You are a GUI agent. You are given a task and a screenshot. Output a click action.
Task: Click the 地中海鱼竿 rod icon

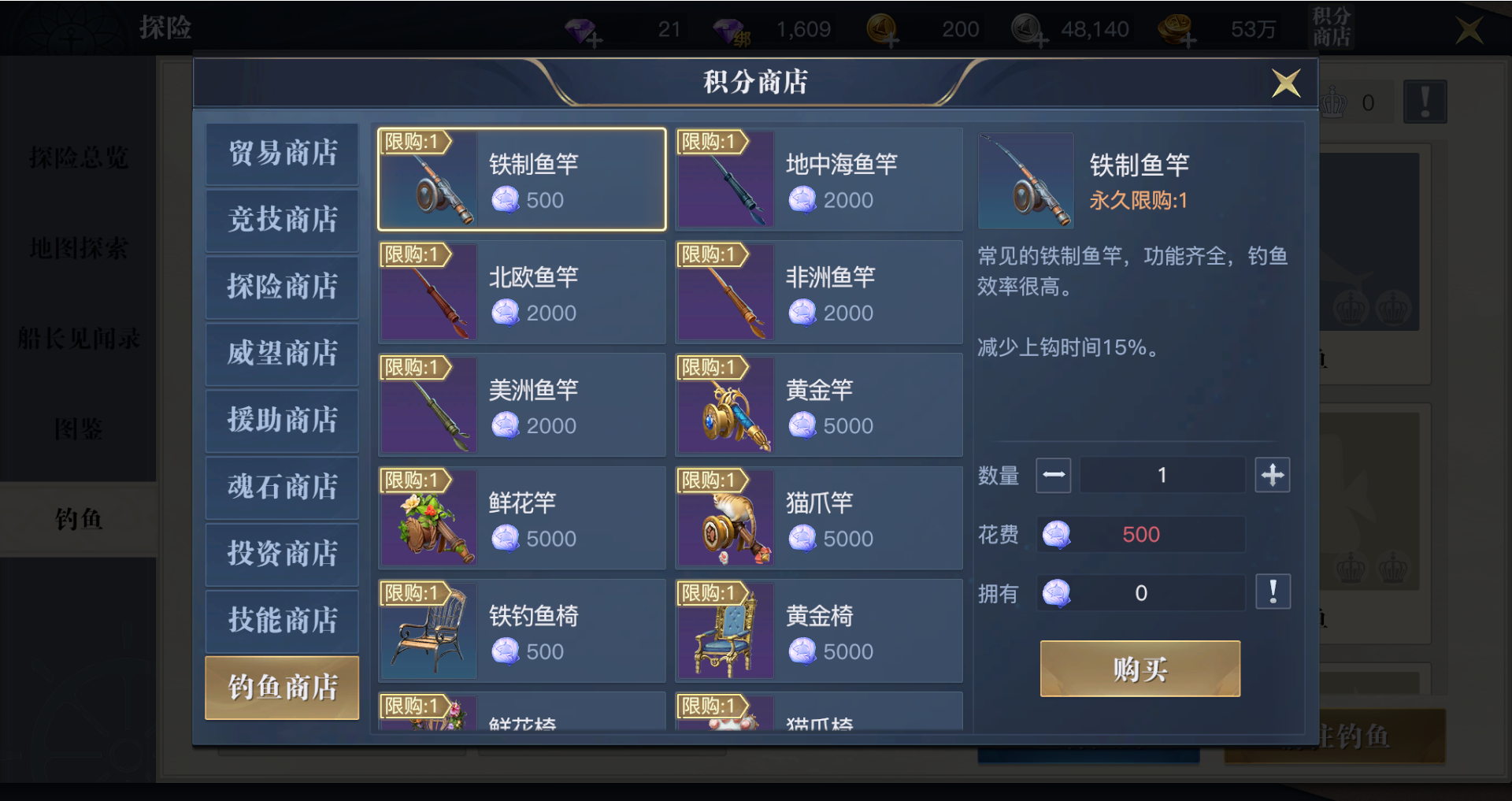click(724, 180)
